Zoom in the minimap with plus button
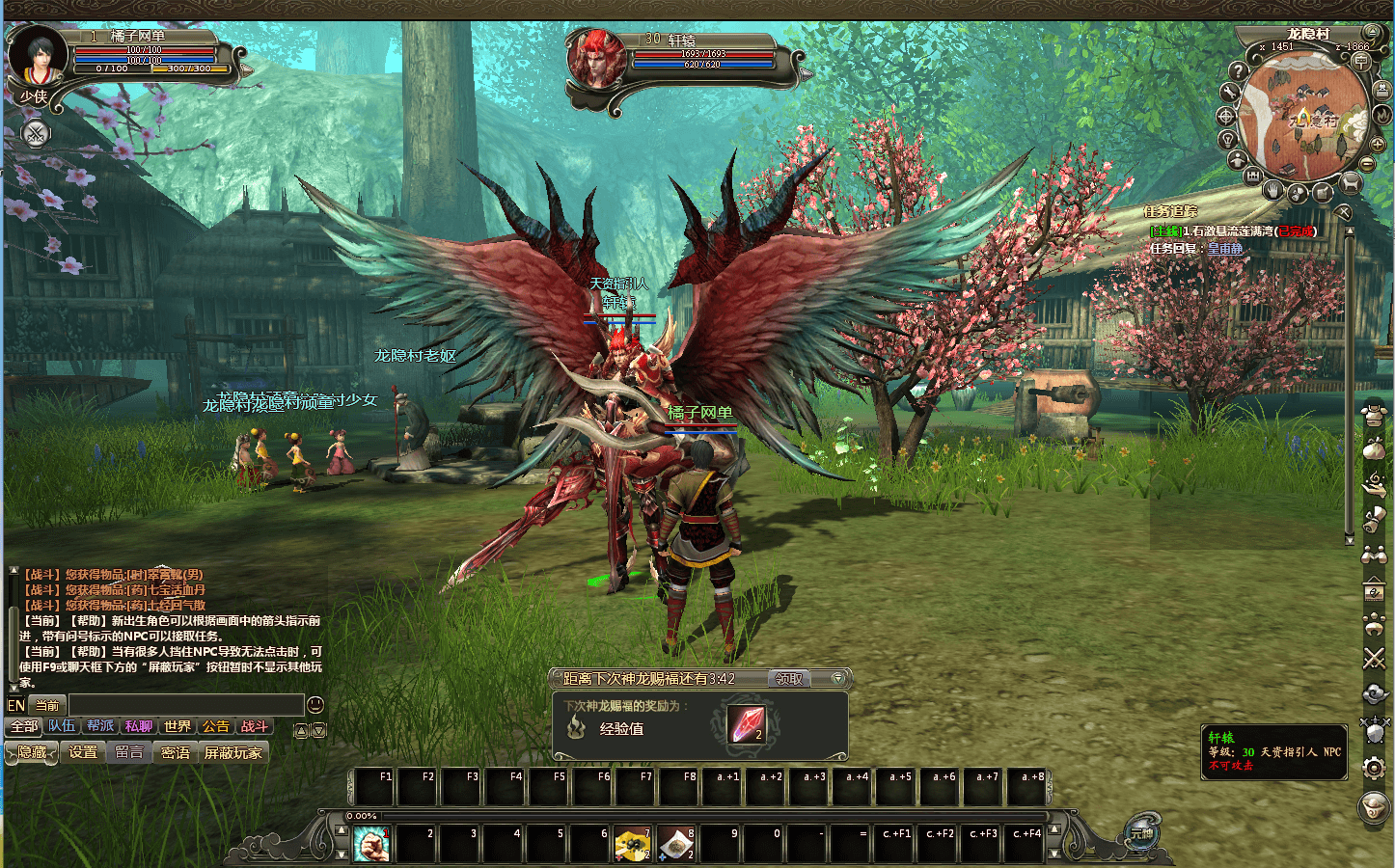Image resolution: width=1395 pixels, height=868 pixels. (x=1377, y=145)
